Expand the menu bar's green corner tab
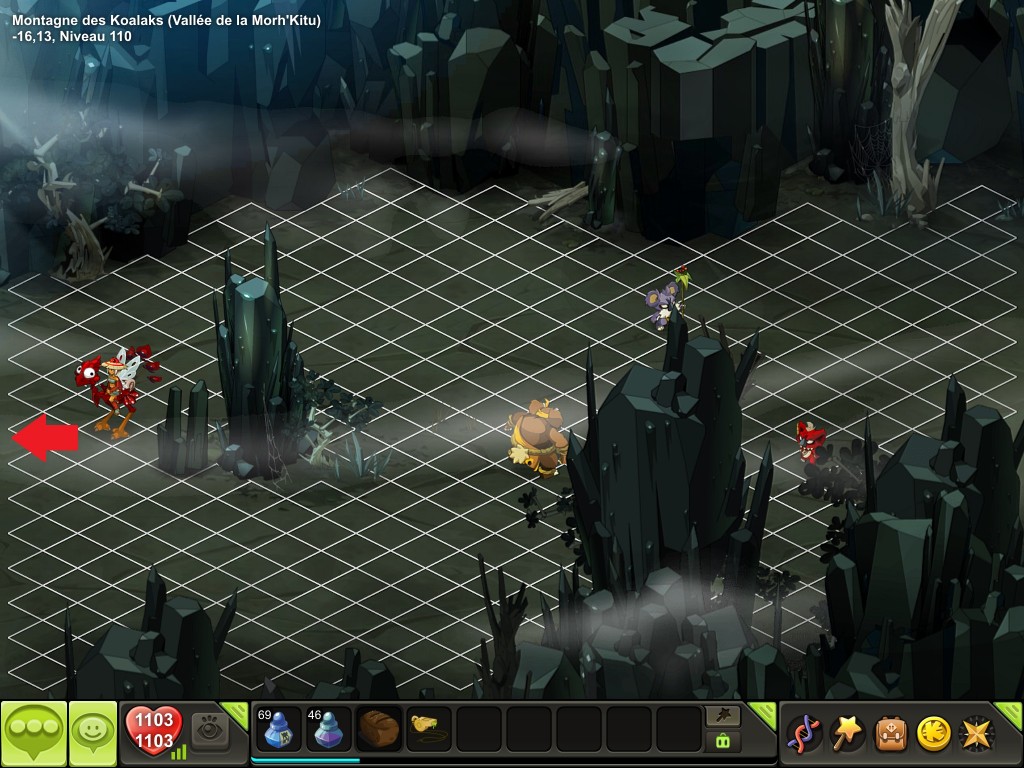Image resolution: width=1024 pixels, height=768 pixels. click(1011, 712)
